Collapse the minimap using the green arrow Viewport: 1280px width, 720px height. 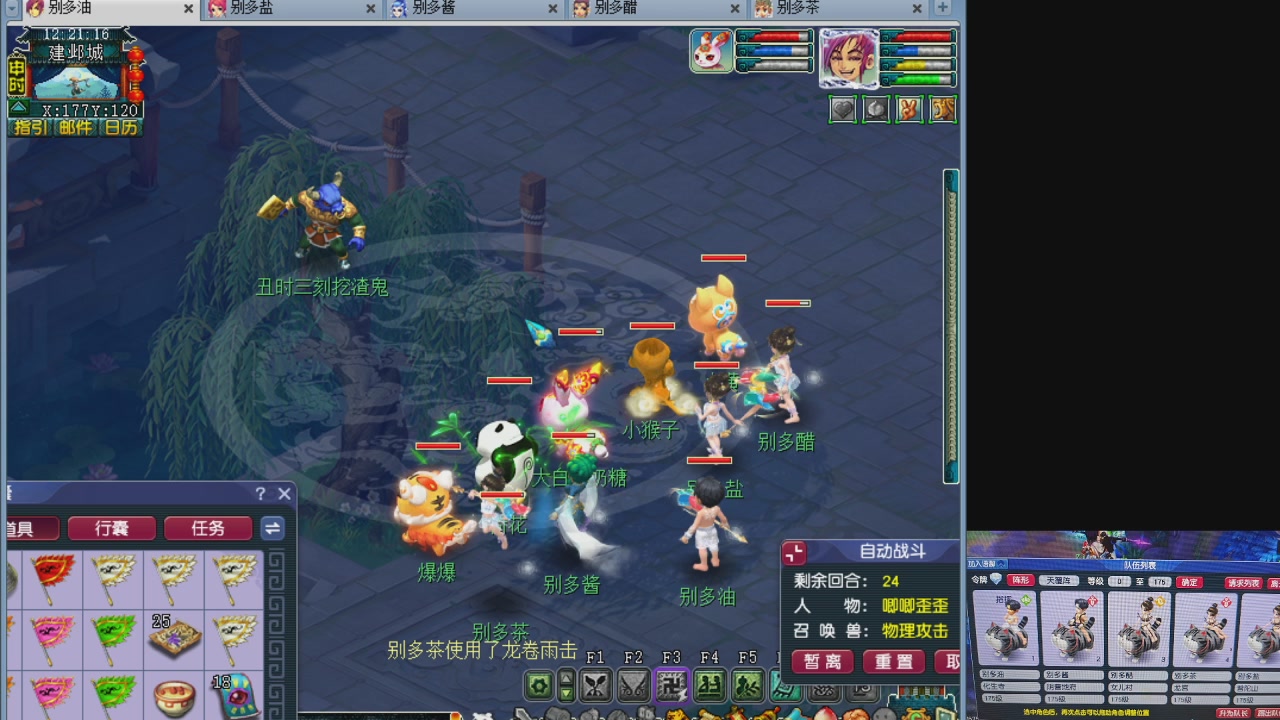[19, 108]
